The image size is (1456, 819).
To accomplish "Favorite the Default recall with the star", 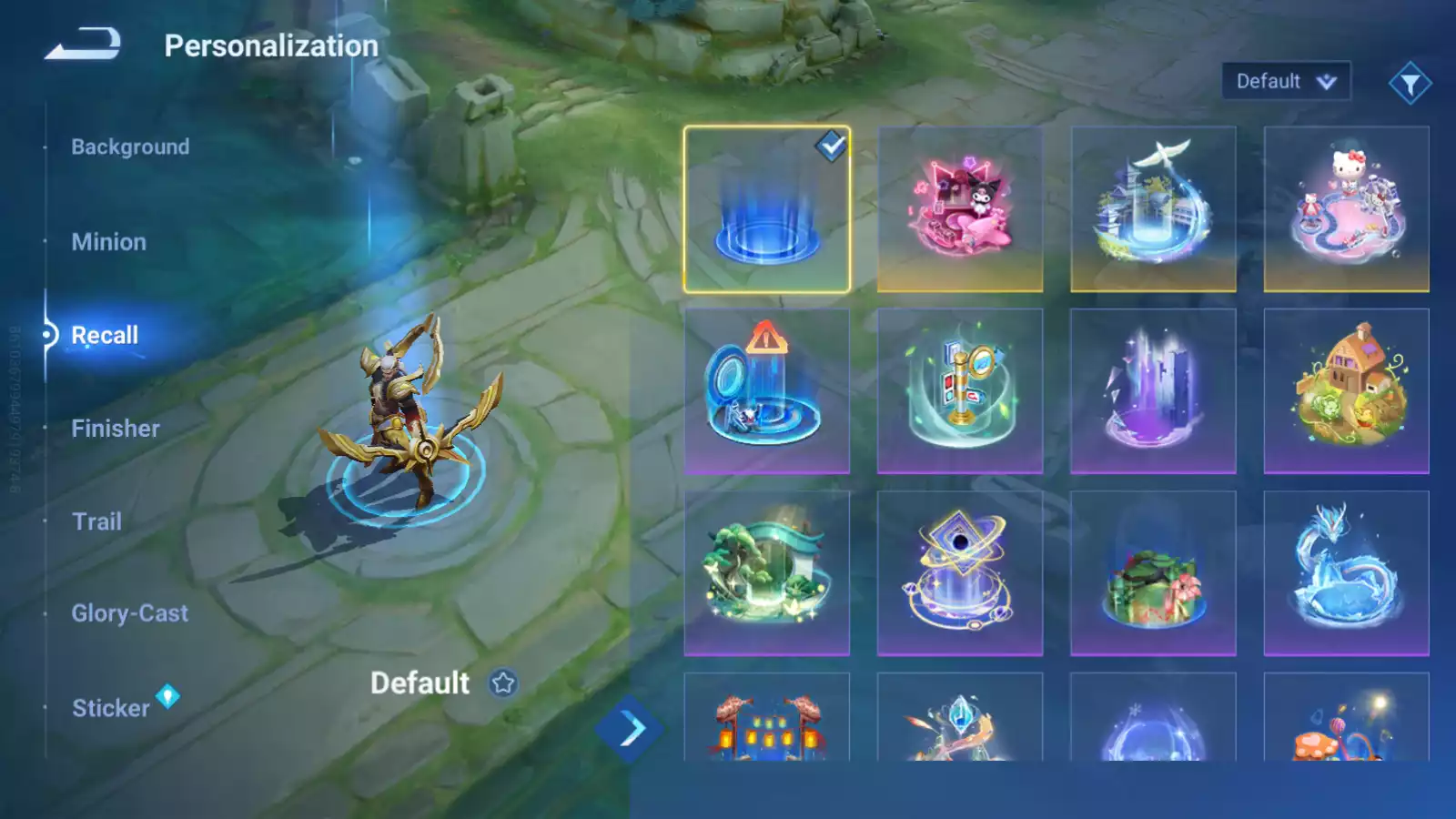I will 503,682.
